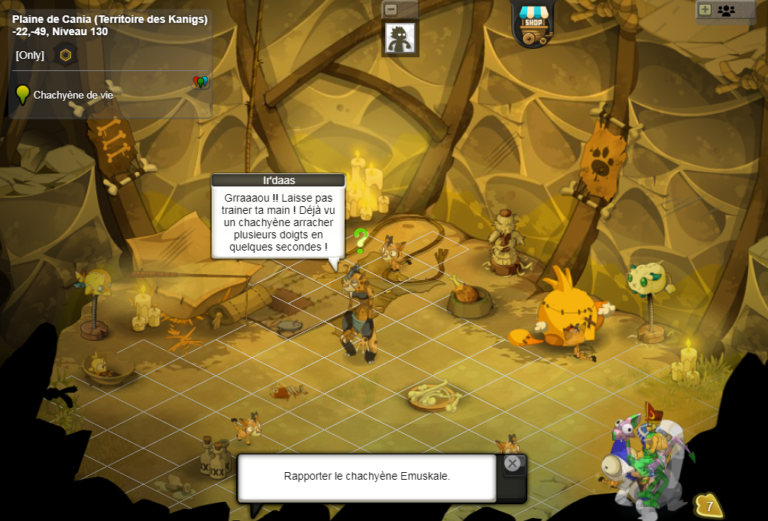Open the Shop cart icon
768x521 pixels.
534,24
